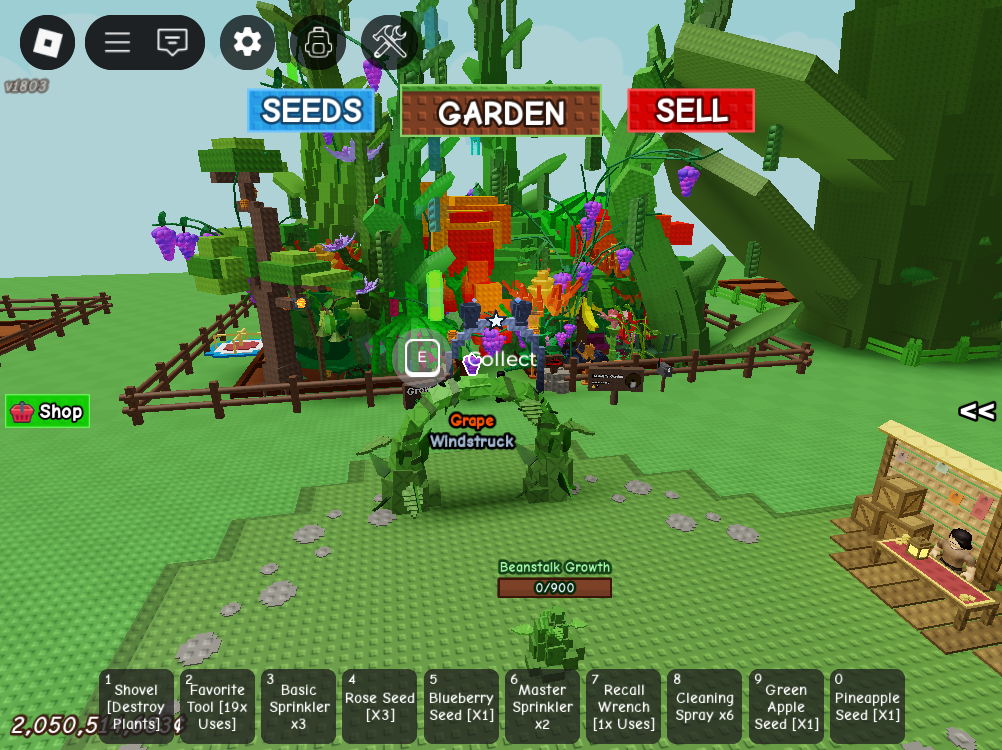Equip the Cleaning Spray x6 slot
Image resolution: width=1002 pixels, height=750 pixels.
click(704, 706)
